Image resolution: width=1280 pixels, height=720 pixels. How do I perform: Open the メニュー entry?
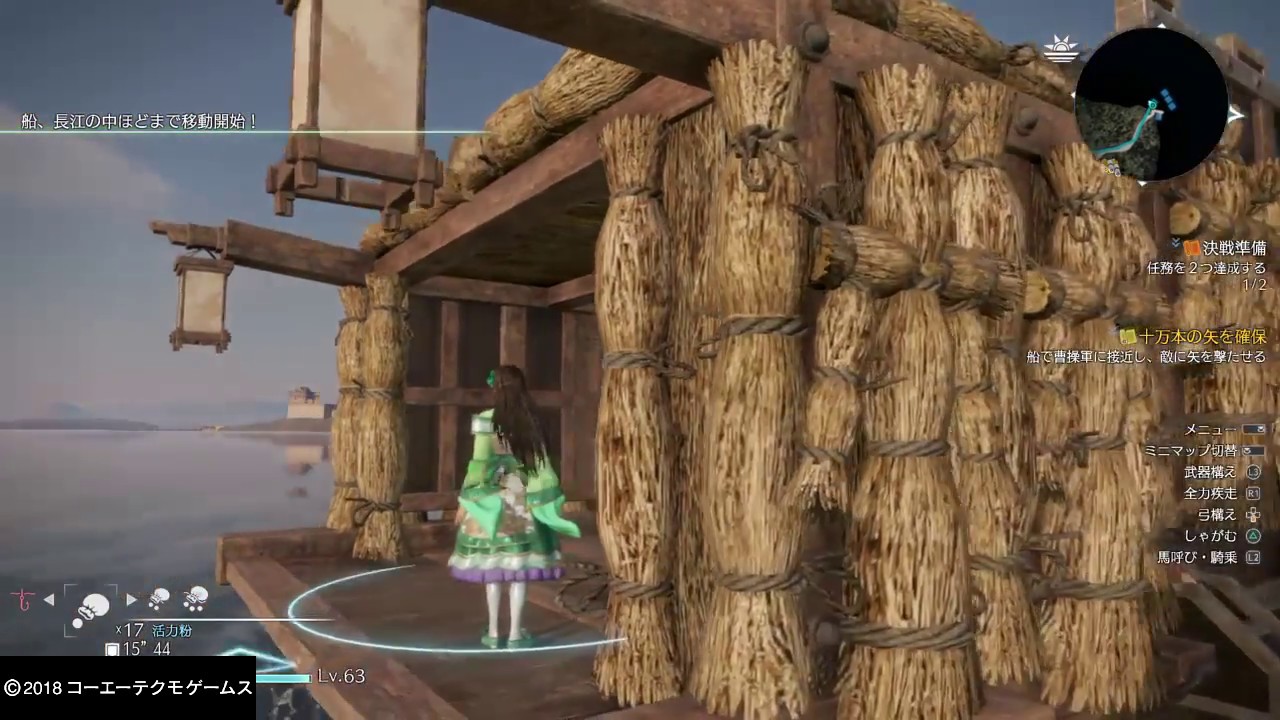coord(1210,429)
